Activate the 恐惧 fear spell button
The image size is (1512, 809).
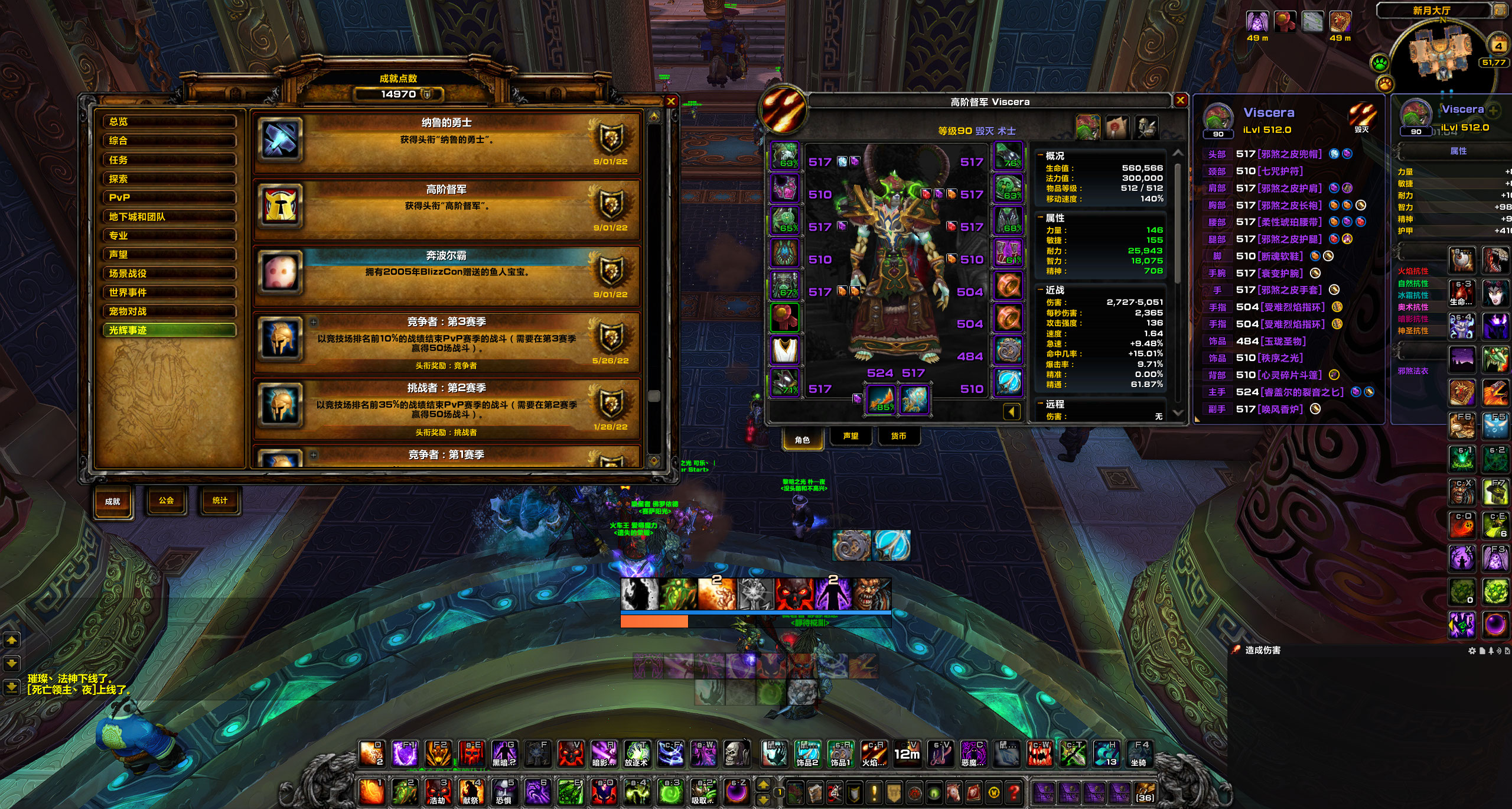click(504, 792)
